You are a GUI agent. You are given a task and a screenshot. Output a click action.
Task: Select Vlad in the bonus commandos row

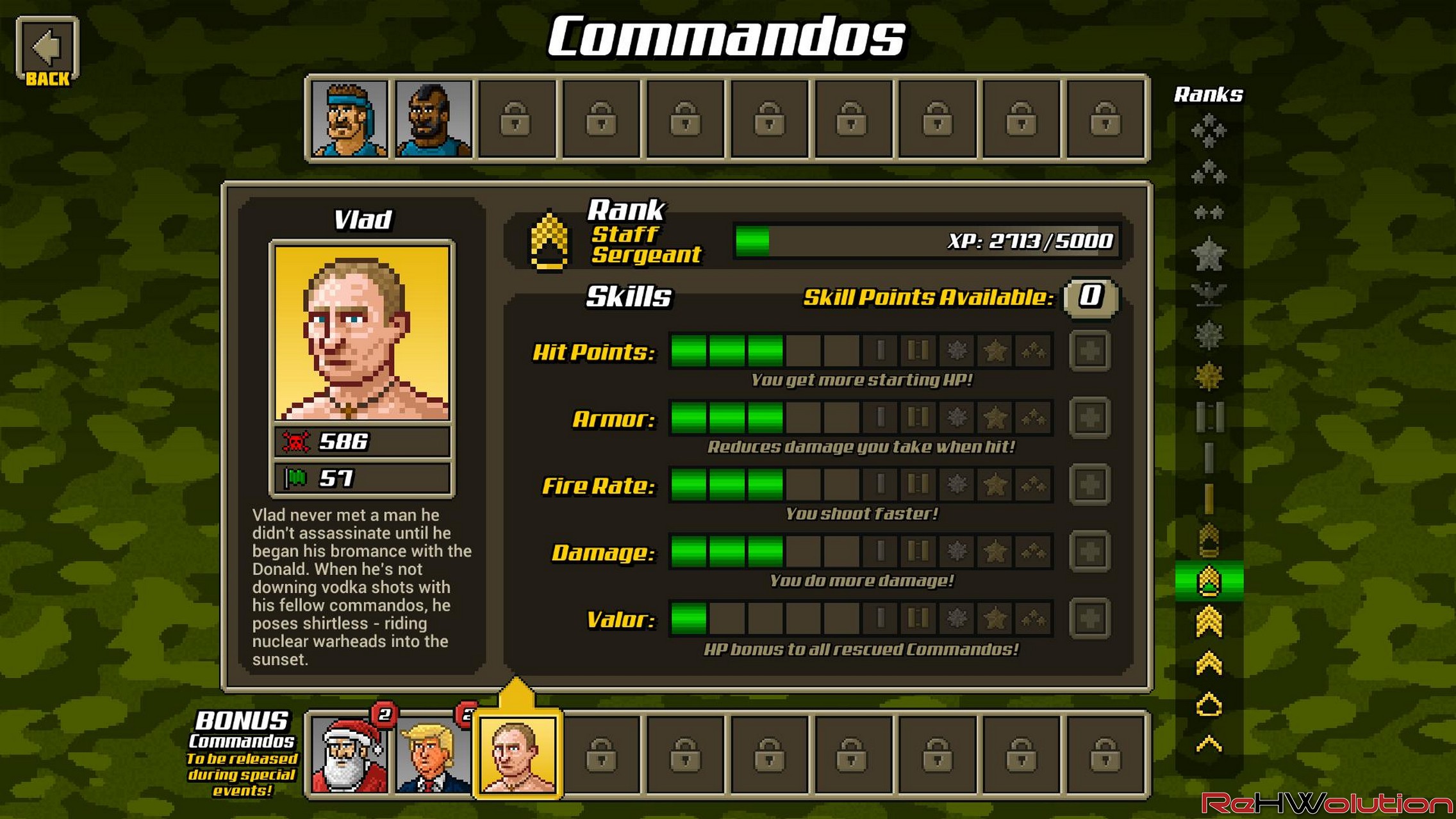[x=518, y=755]
